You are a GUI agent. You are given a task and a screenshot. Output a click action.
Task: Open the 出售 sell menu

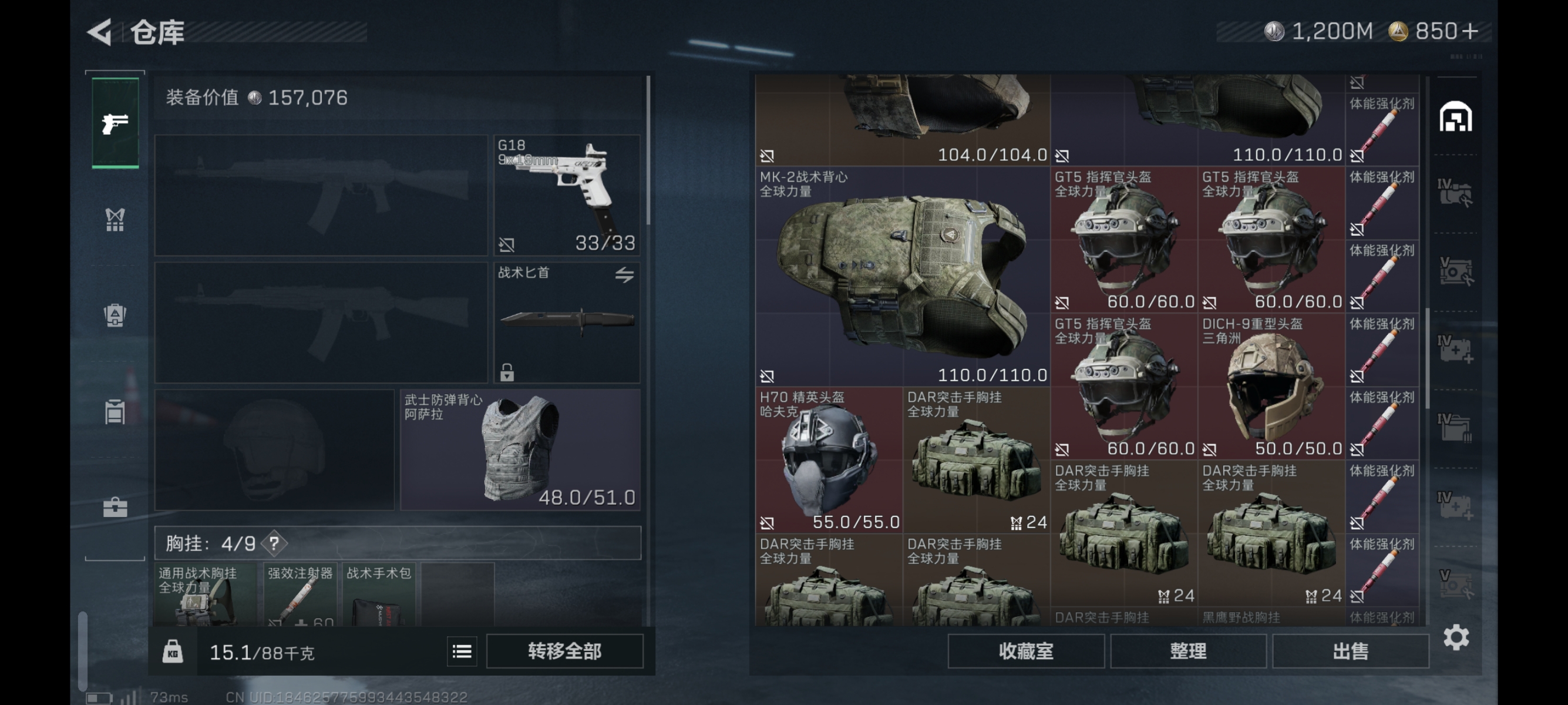tap(1350, 652)
